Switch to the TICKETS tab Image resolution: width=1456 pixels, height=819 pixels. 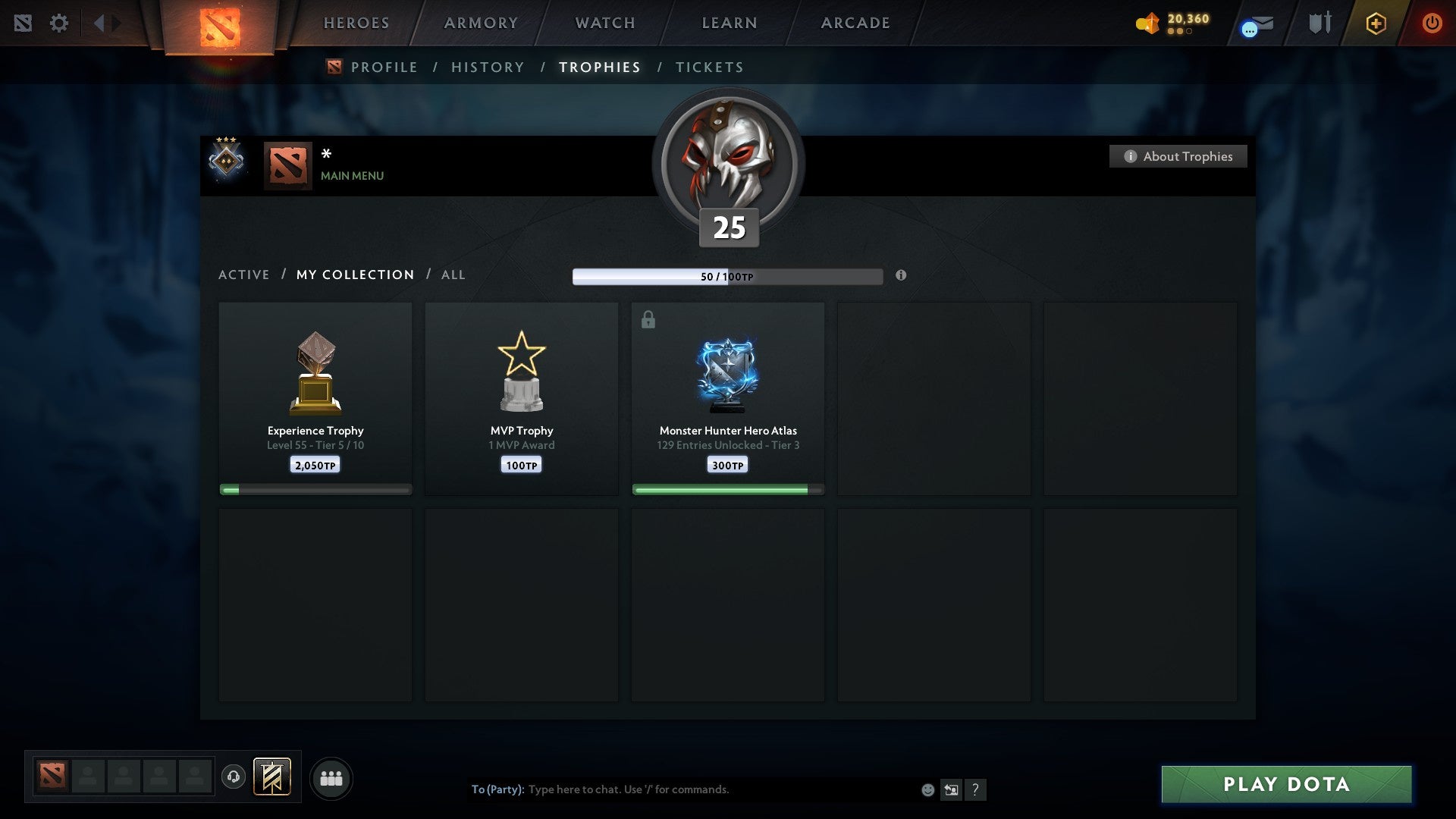tap(708, 67)
